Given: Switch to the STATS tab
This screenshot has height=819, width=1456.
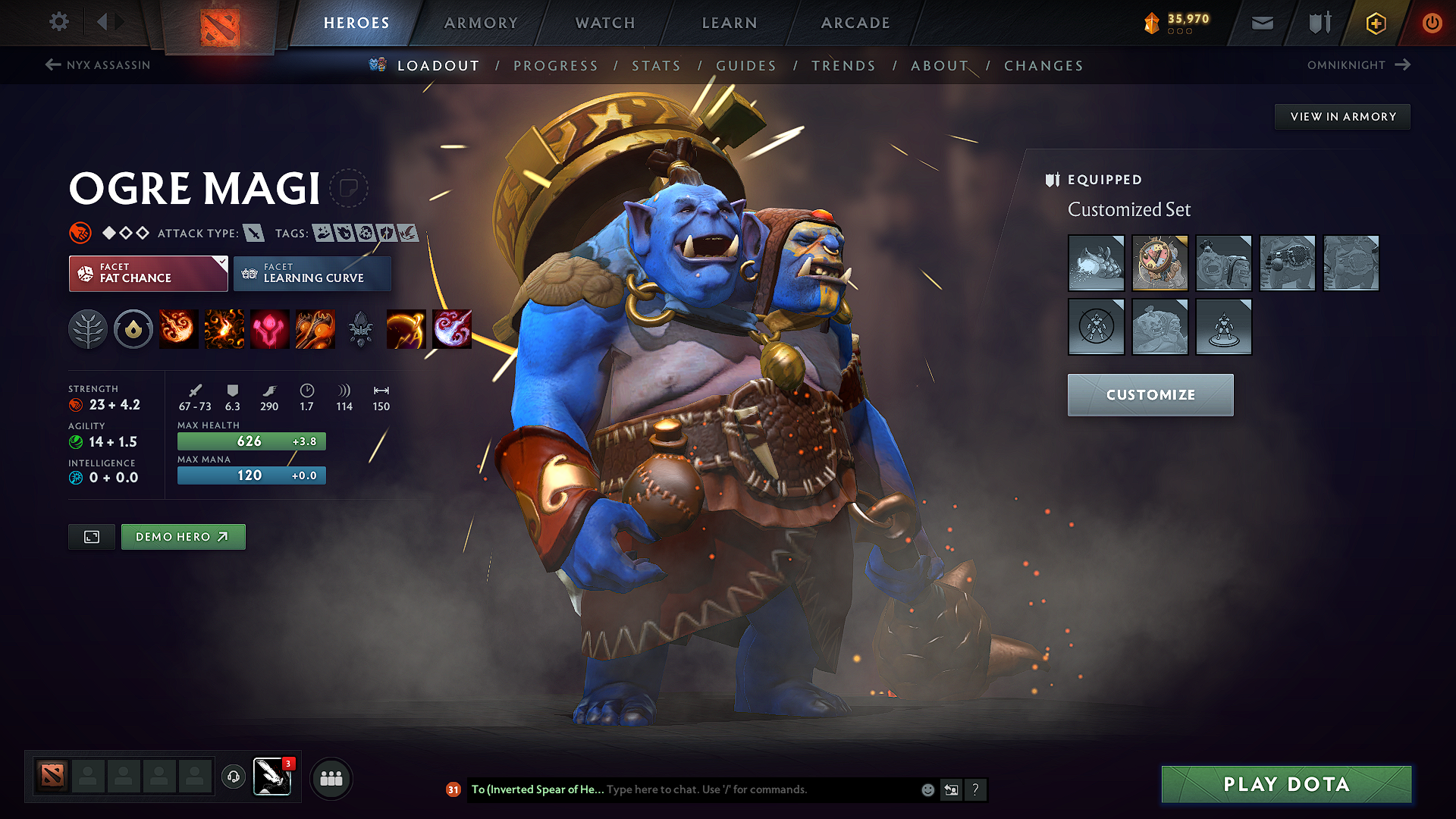Looking at the screenshot, I should click(x=656, y=66).
